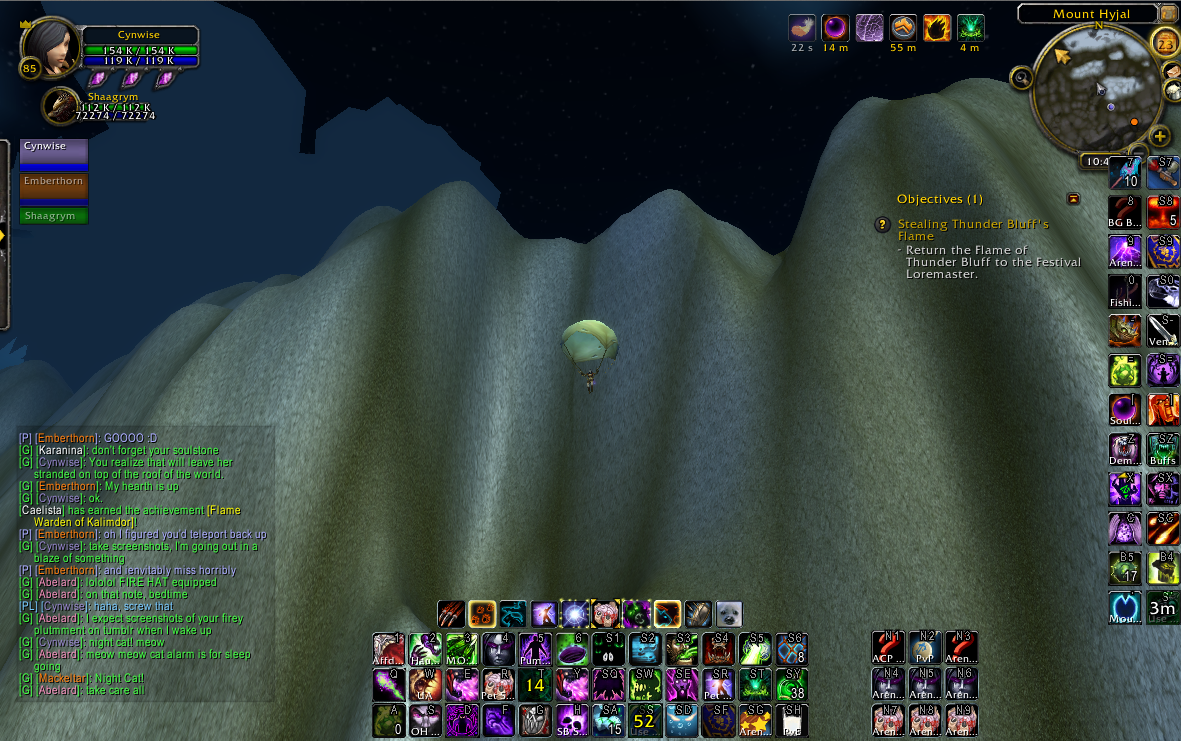The width and height of the screenshot is (1181, 741).
Task: Use the action slot bound to T showing 14
Action: pyautogui.click(x=535, y=684)
